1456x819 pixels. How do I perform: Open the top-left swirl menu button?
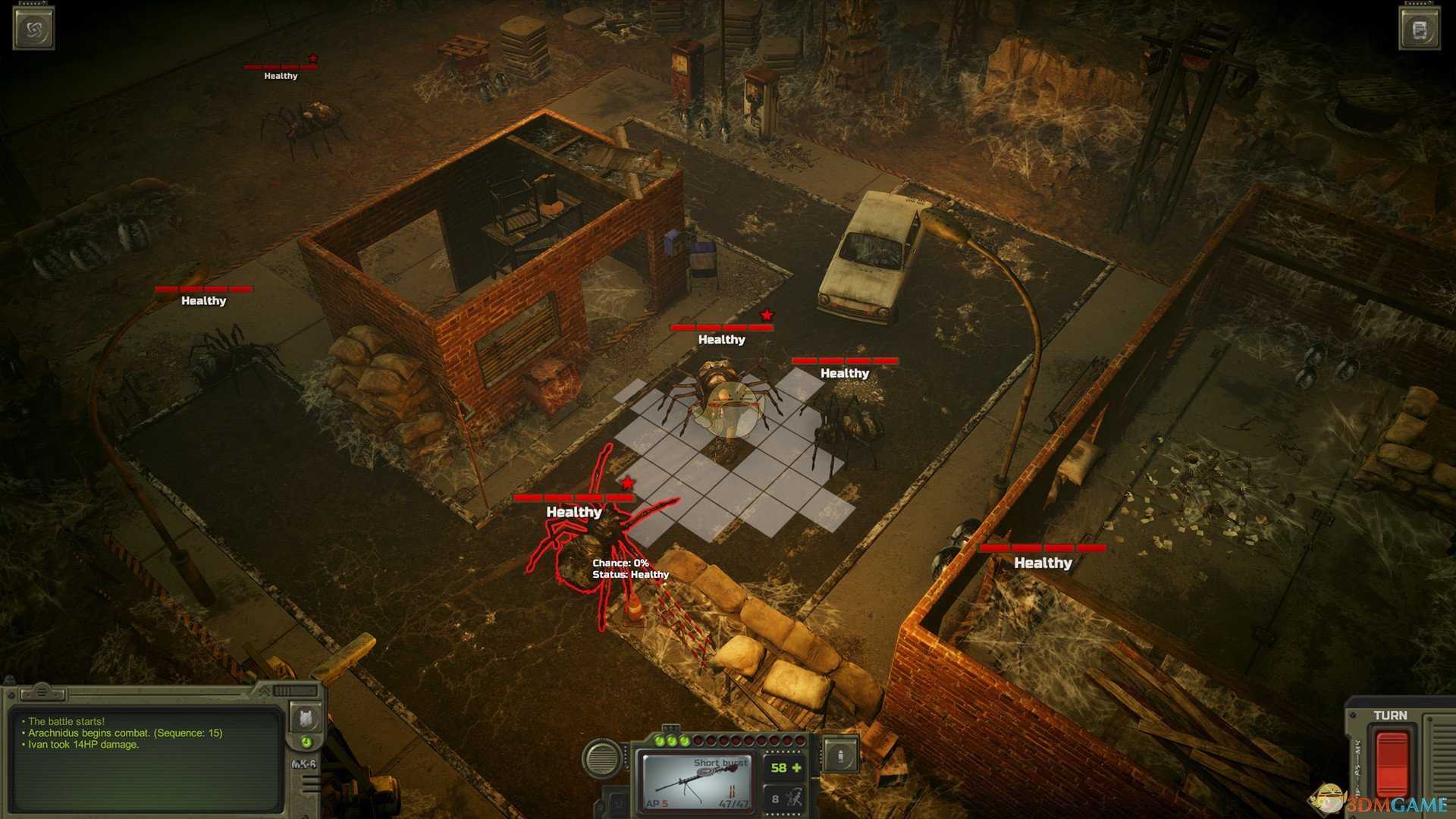coord(33,28)
